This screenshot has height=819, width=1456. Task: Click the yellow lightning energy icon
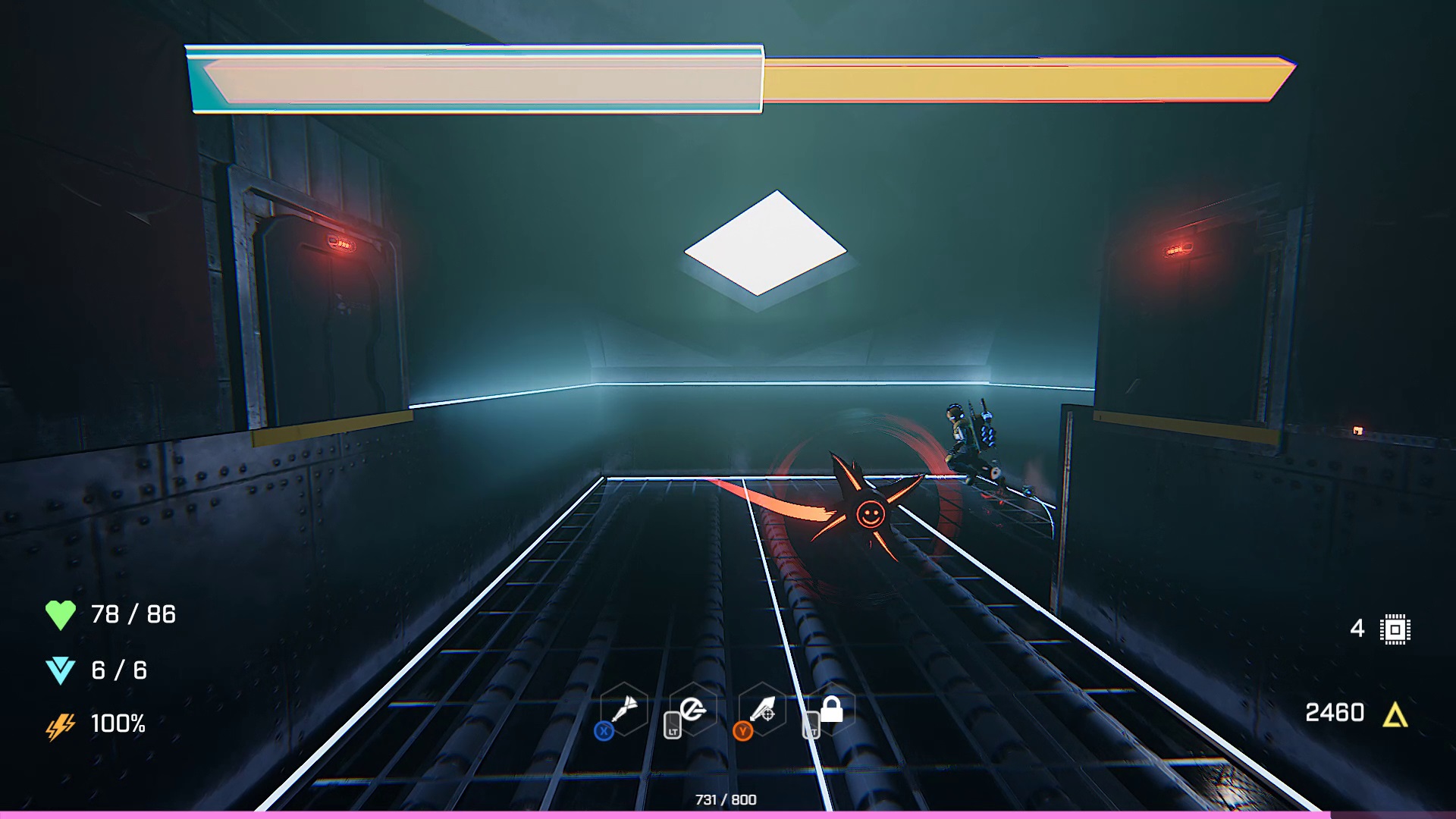pyautogui.click(x=61, y=725)
